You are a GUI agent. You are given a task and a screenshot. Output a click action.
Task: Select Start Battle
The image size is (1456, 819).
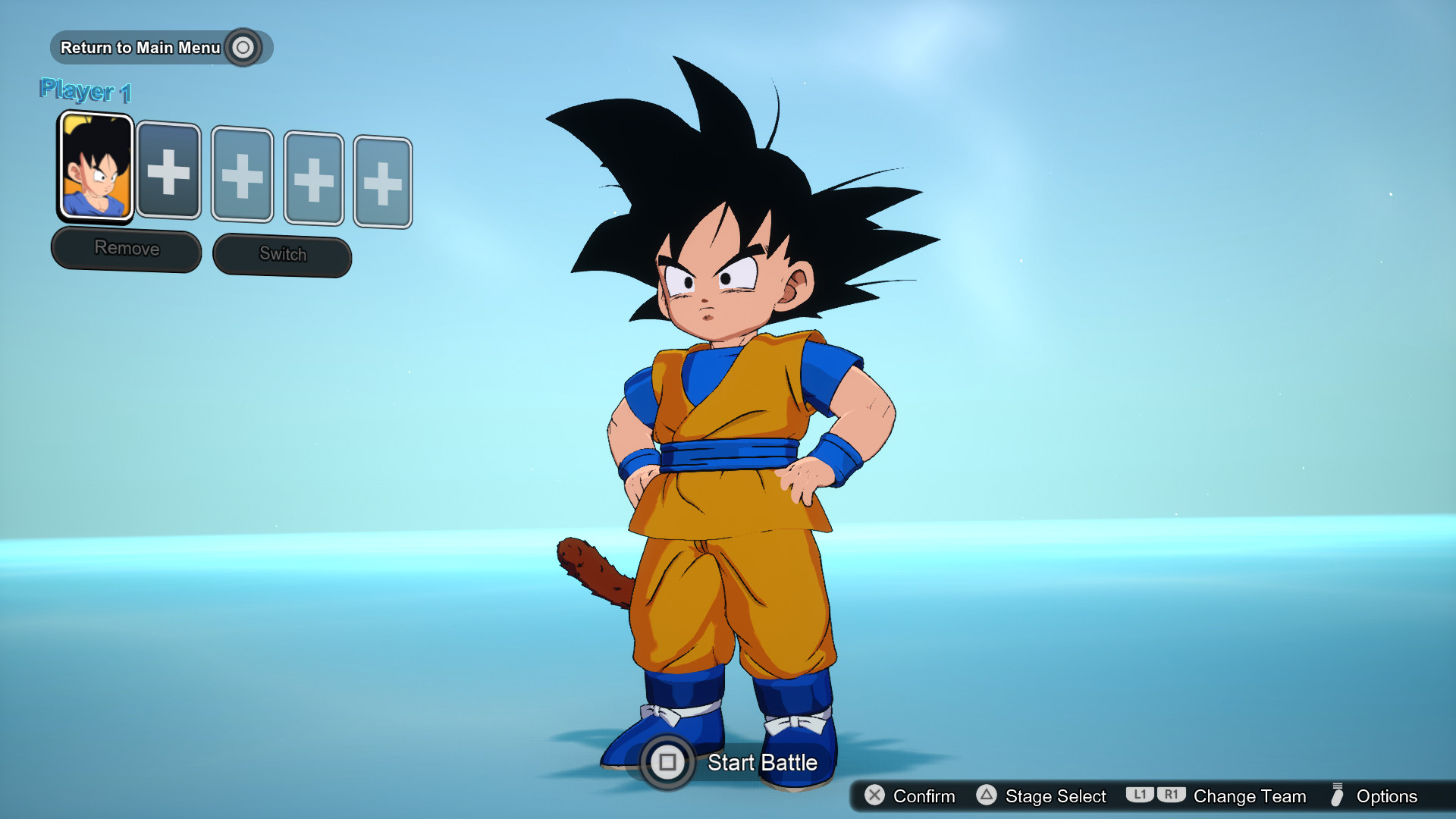tap(762, 763)
